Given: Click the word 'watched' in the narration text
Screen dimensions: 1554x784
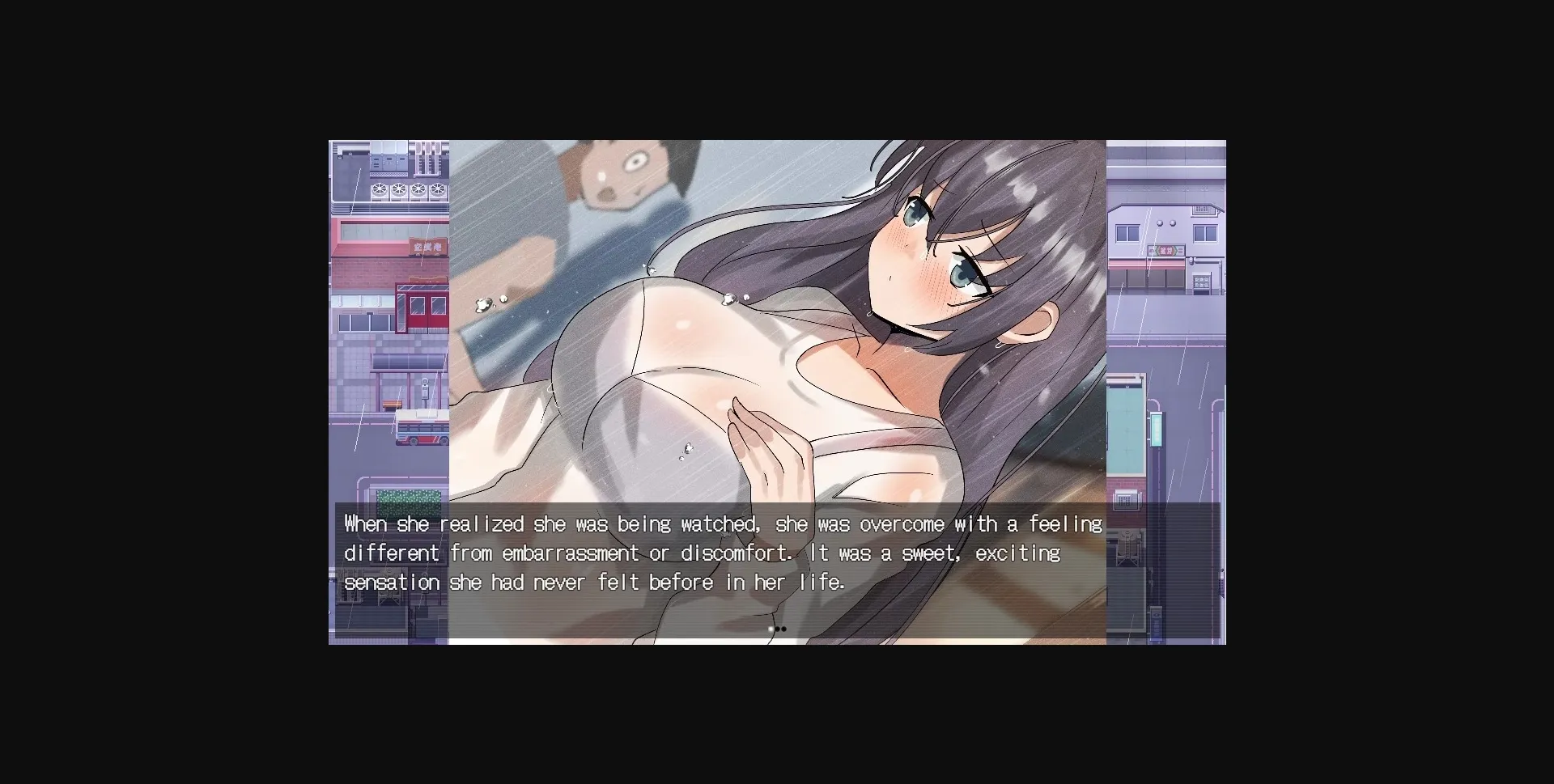Looking at the screenshot, I should coord(712,523).
